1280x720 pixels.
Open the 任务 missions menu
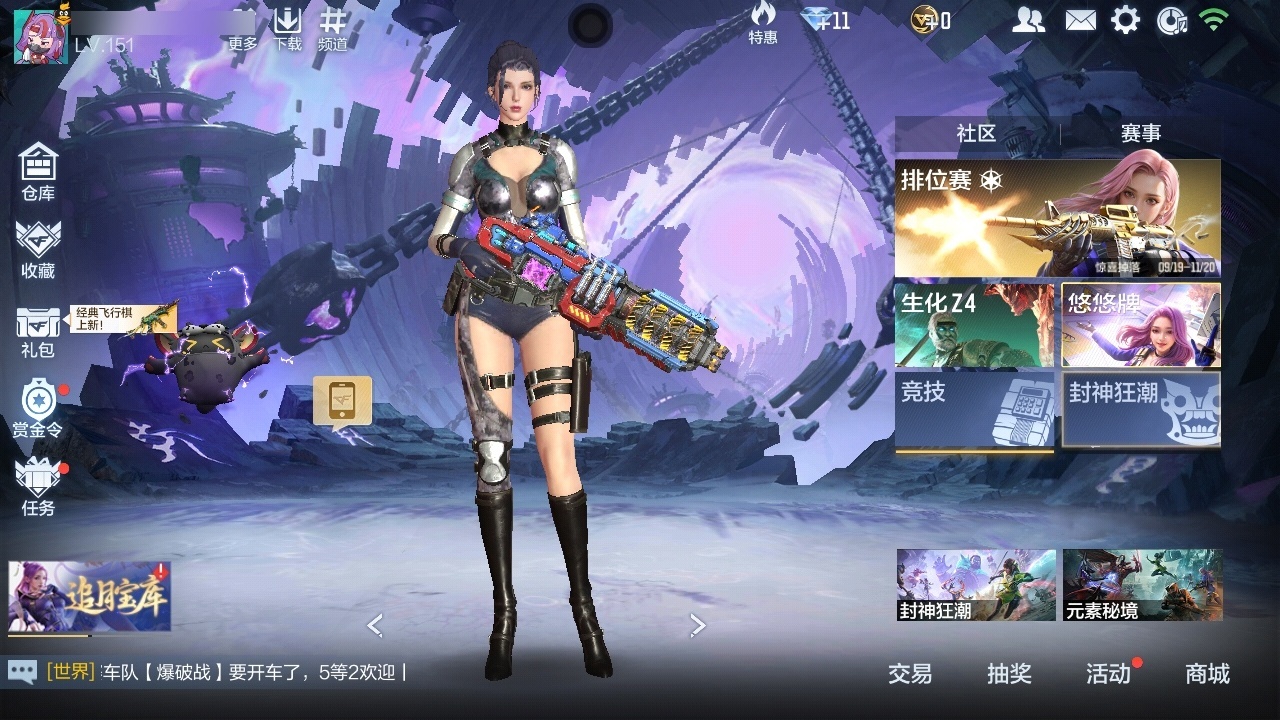click(x=38, y=486)
